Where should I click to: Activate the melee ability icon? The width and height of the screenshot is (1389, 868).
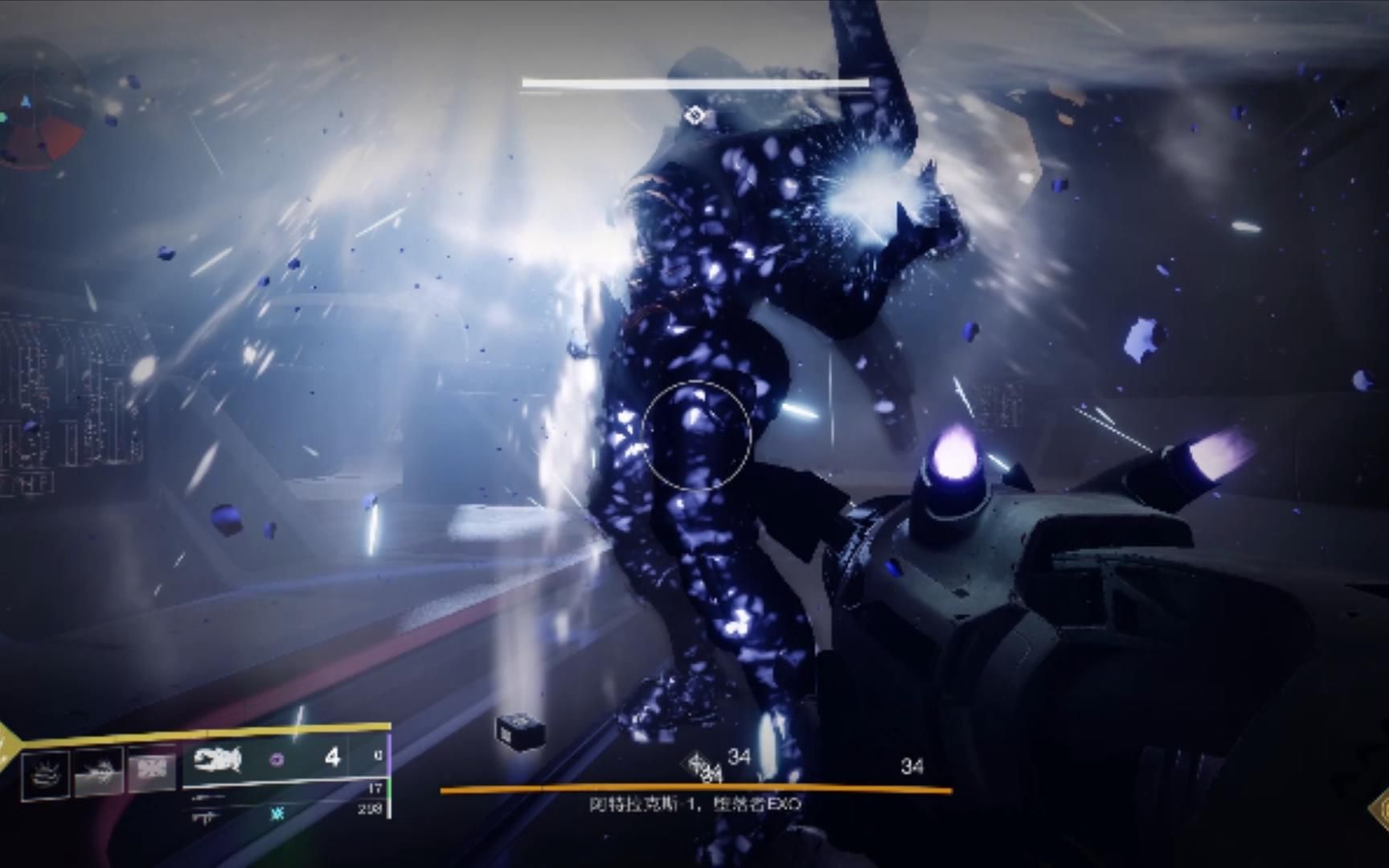[98, 771]
